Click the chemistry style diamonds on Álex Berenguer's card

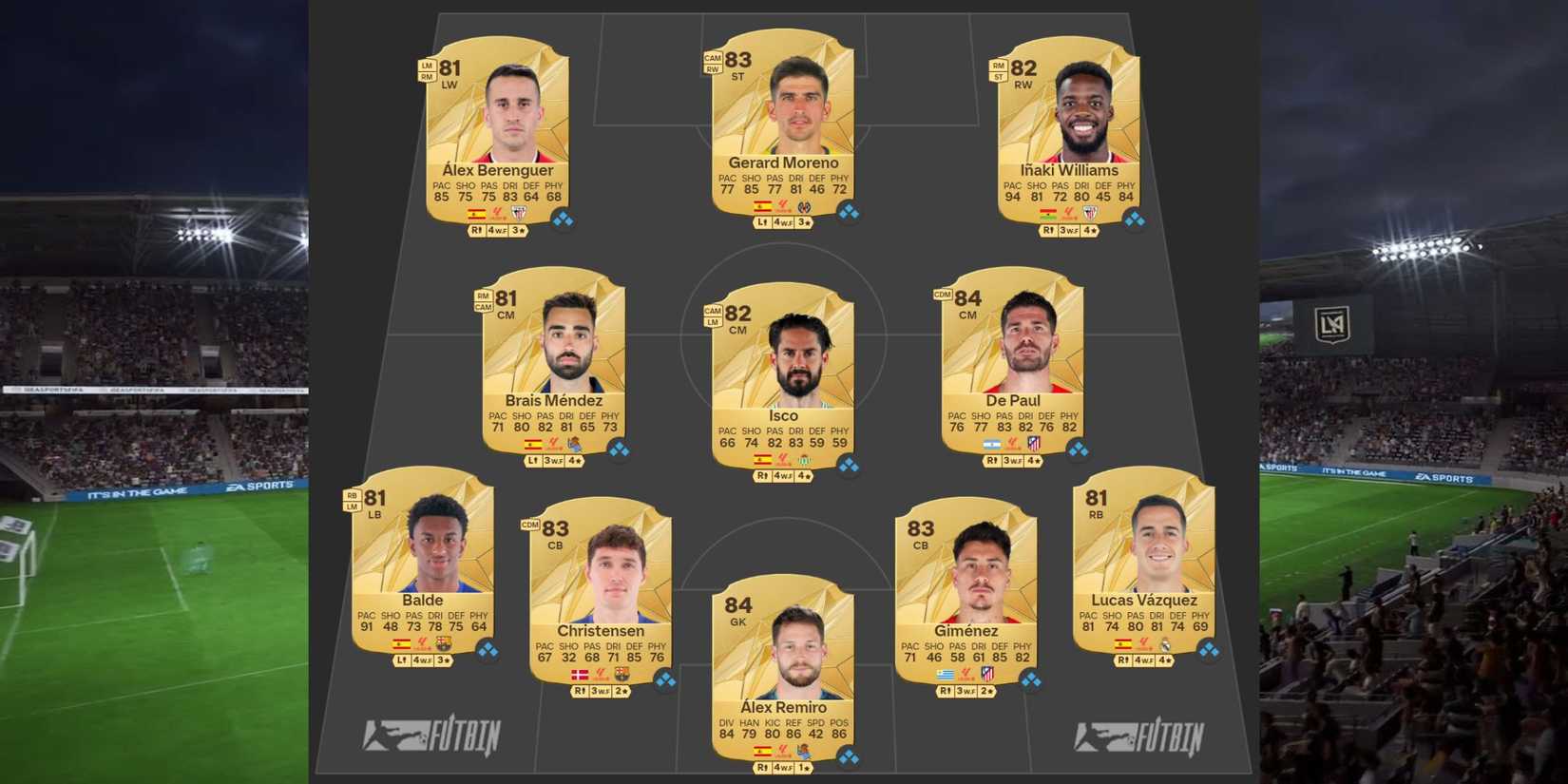tap(563, 217)
